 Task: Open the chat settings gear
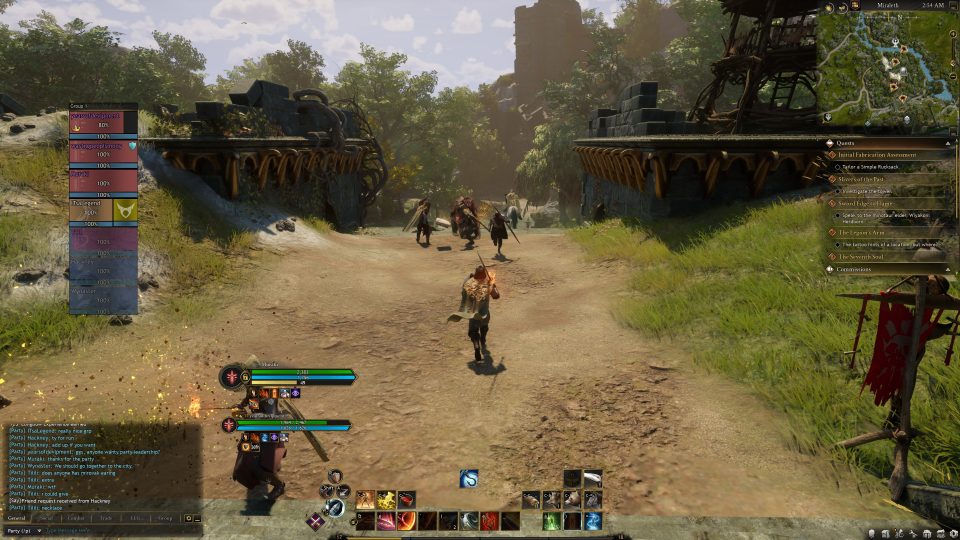coord(188,519)
